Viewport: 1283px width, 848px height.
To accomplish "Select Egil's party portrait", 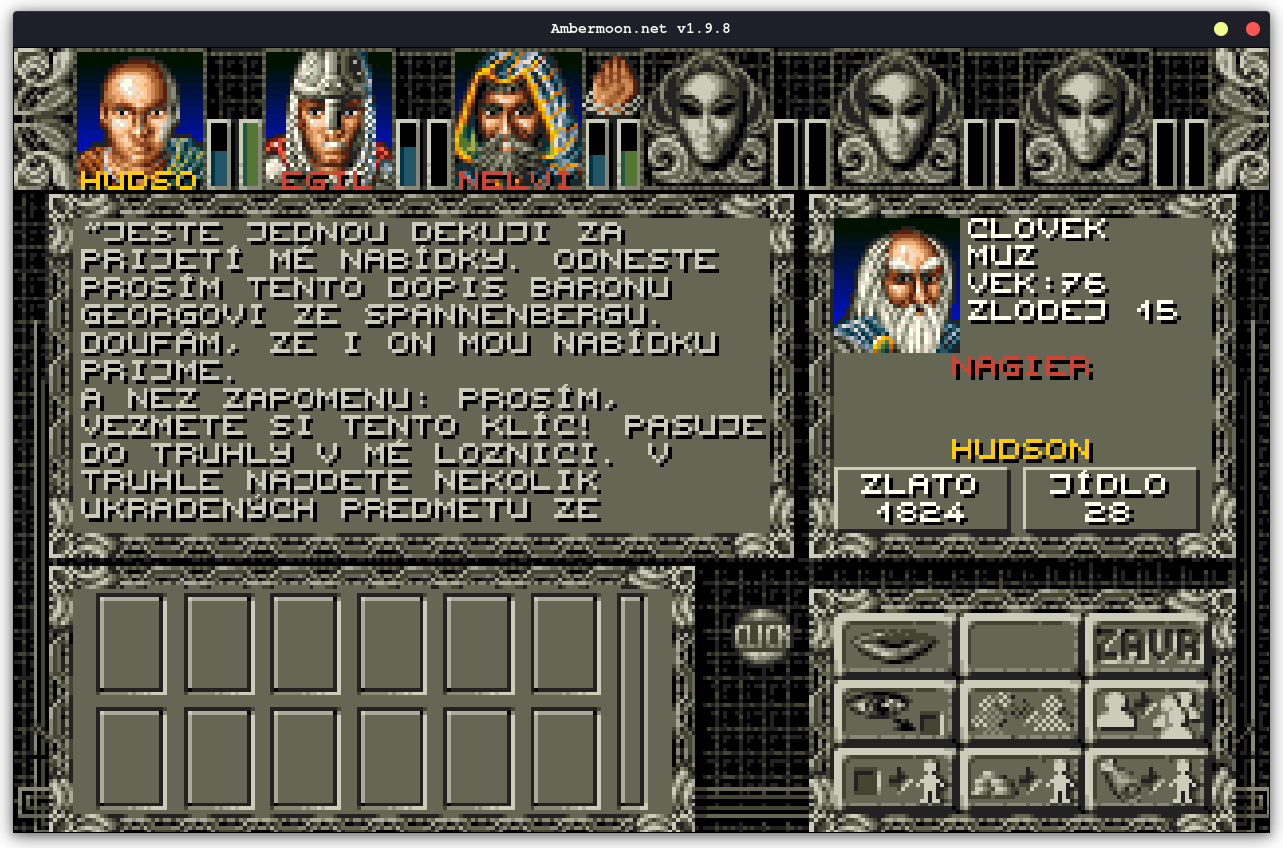I will click(329, 118).
